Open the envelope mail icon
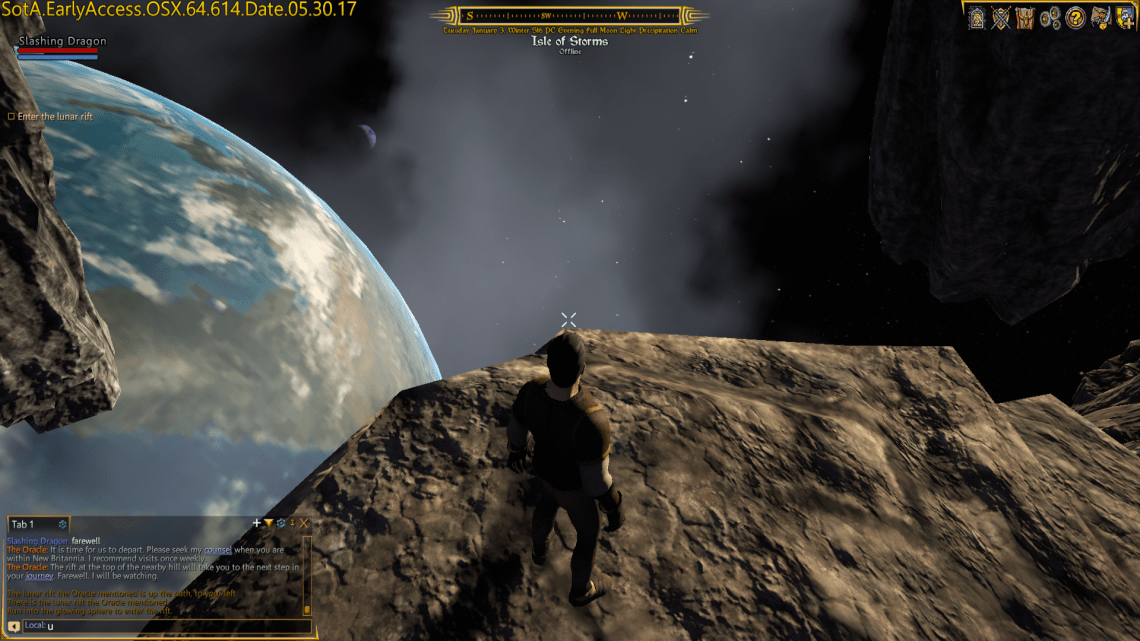1140x641 pixels. 1100,17
